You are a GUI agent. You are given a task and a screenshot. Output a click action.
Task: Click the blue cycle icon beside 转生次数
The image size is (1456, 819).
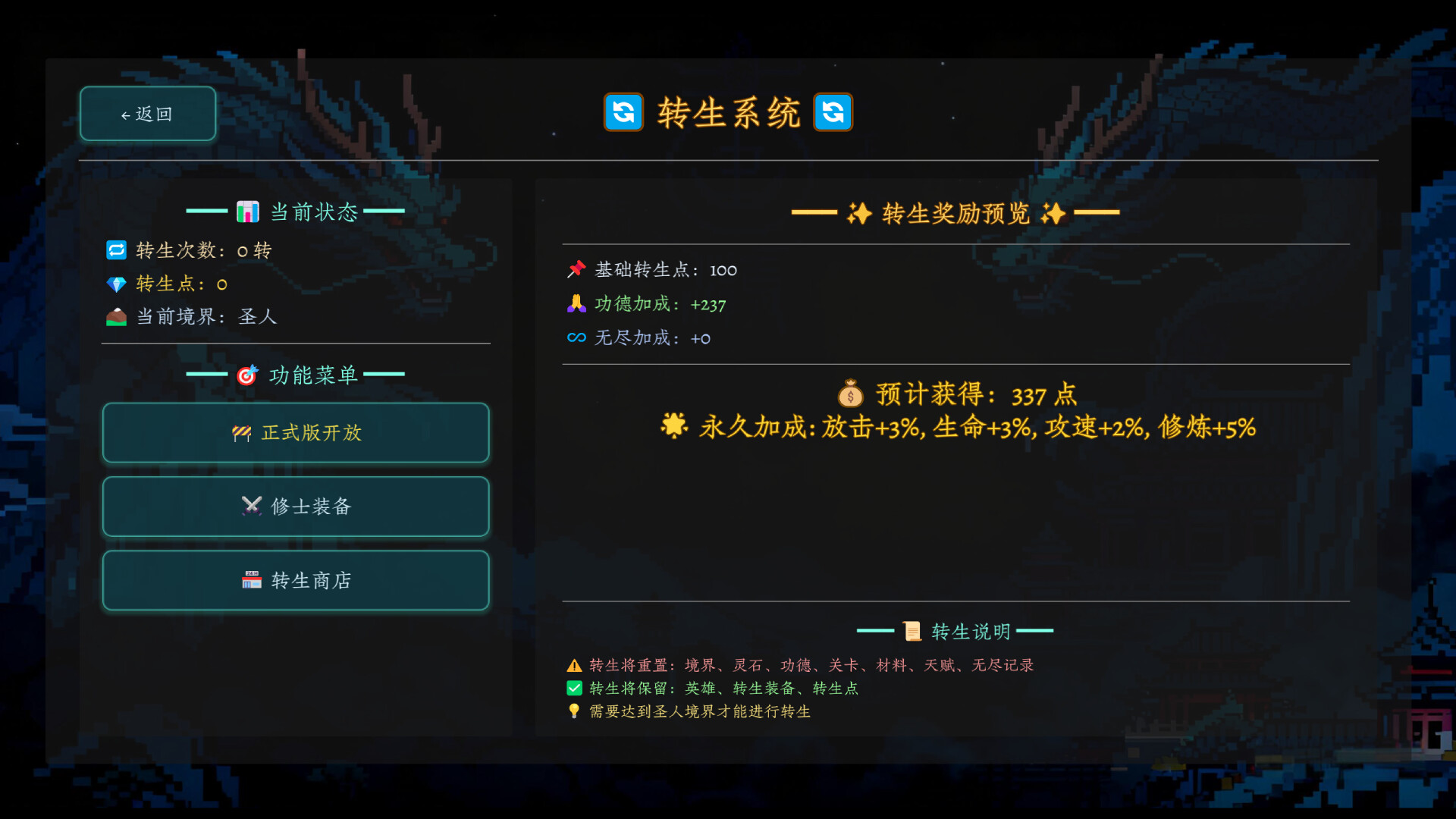pos(115,250)
